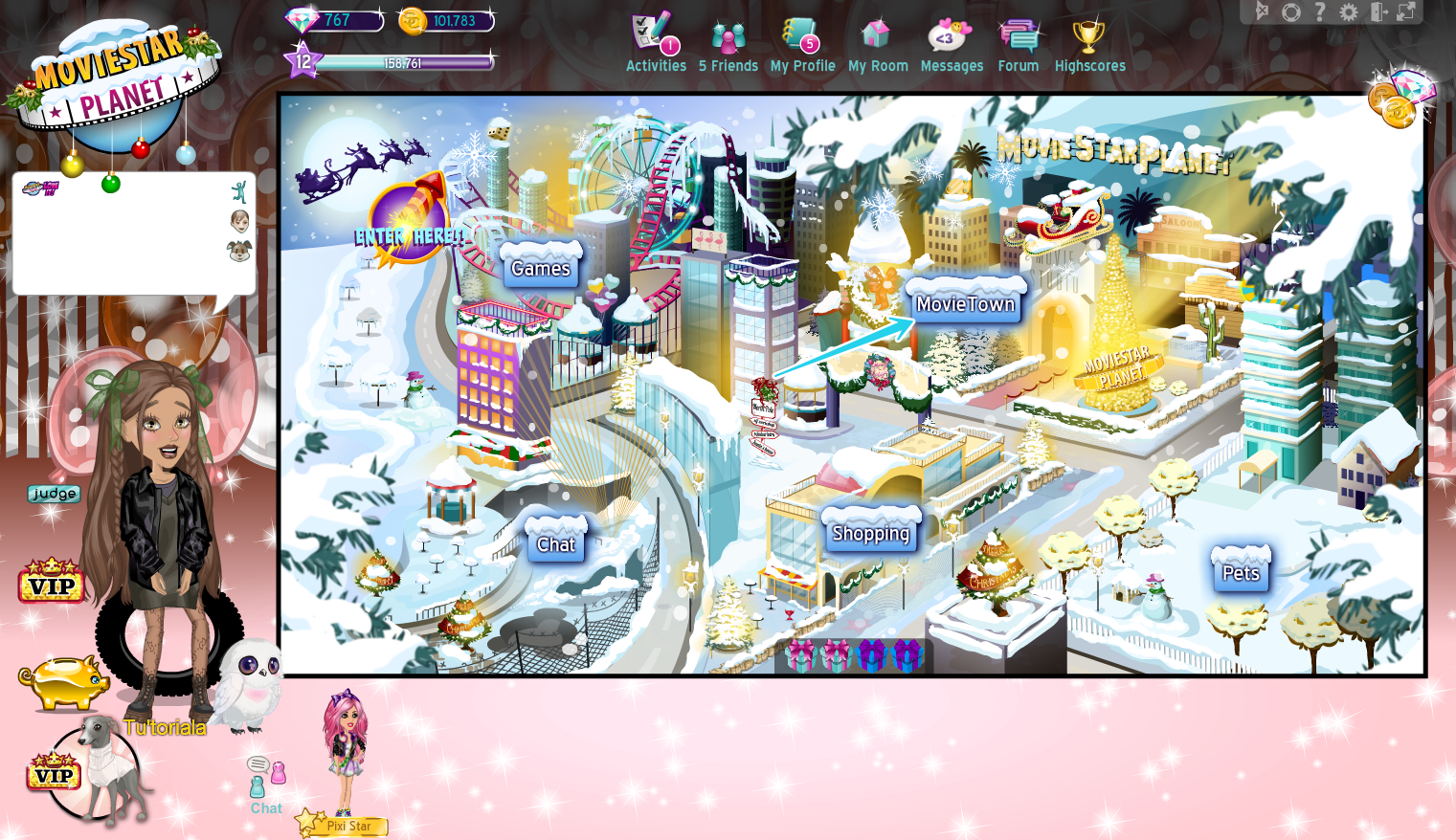Open the Activities panel
The height and width of the screenshot is (840, 1456).
click(655, 38)
